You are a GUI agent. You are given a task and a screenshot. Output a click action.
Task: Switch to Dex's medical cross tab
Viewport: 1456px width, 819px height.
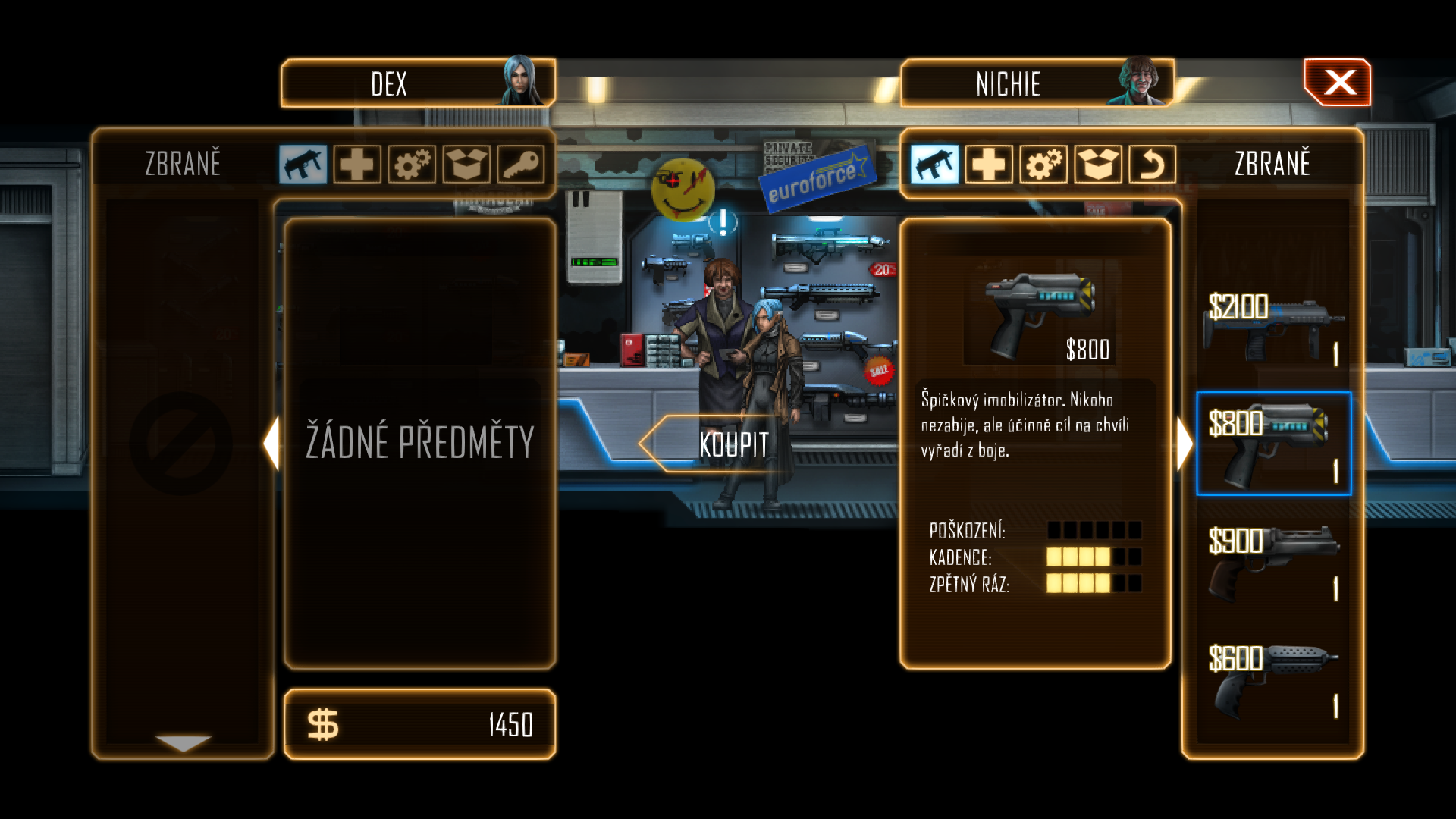pos(357,164)
